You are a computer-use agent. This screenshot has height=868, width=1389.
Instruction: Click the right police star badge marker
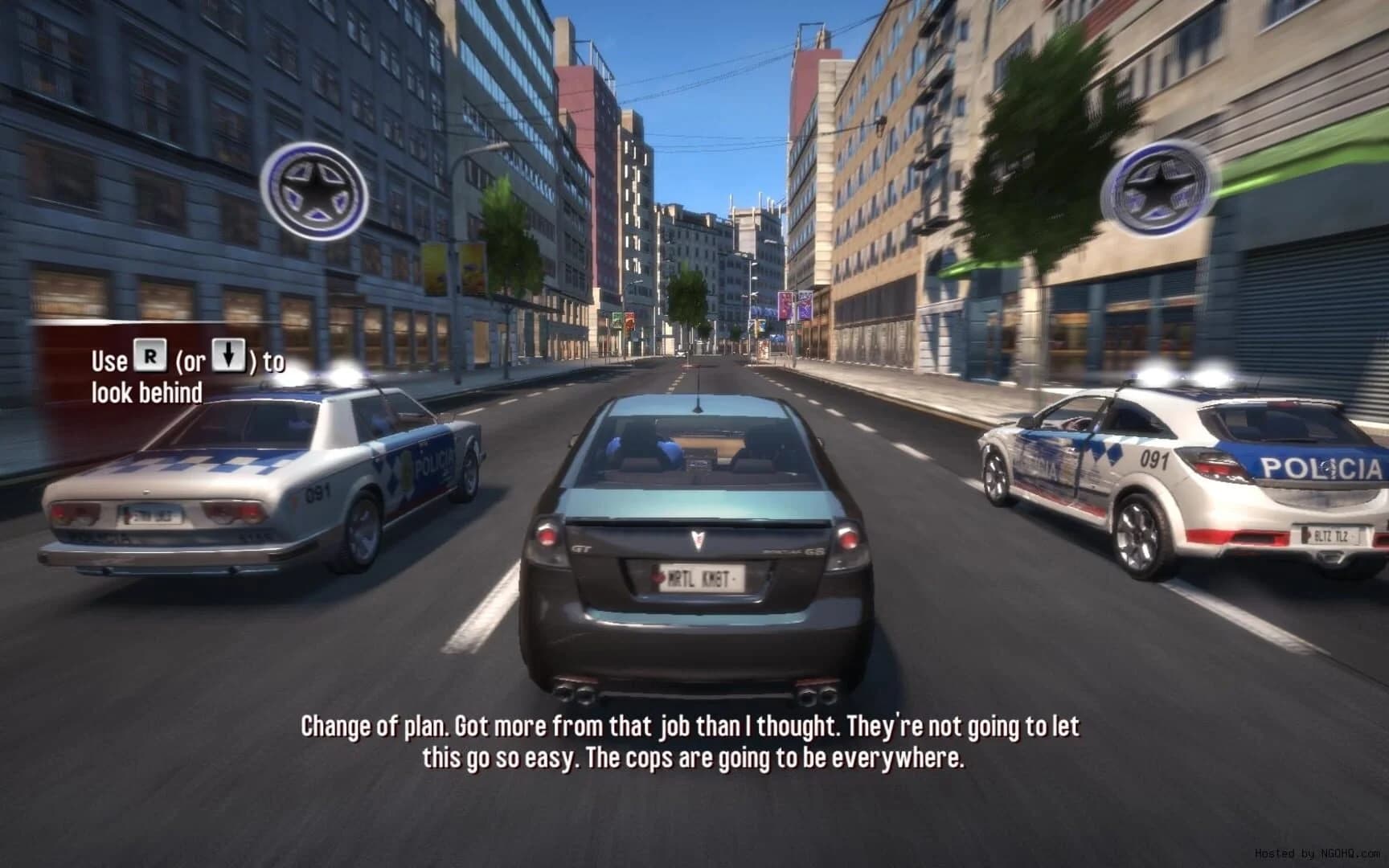(x=1154, y=190)
